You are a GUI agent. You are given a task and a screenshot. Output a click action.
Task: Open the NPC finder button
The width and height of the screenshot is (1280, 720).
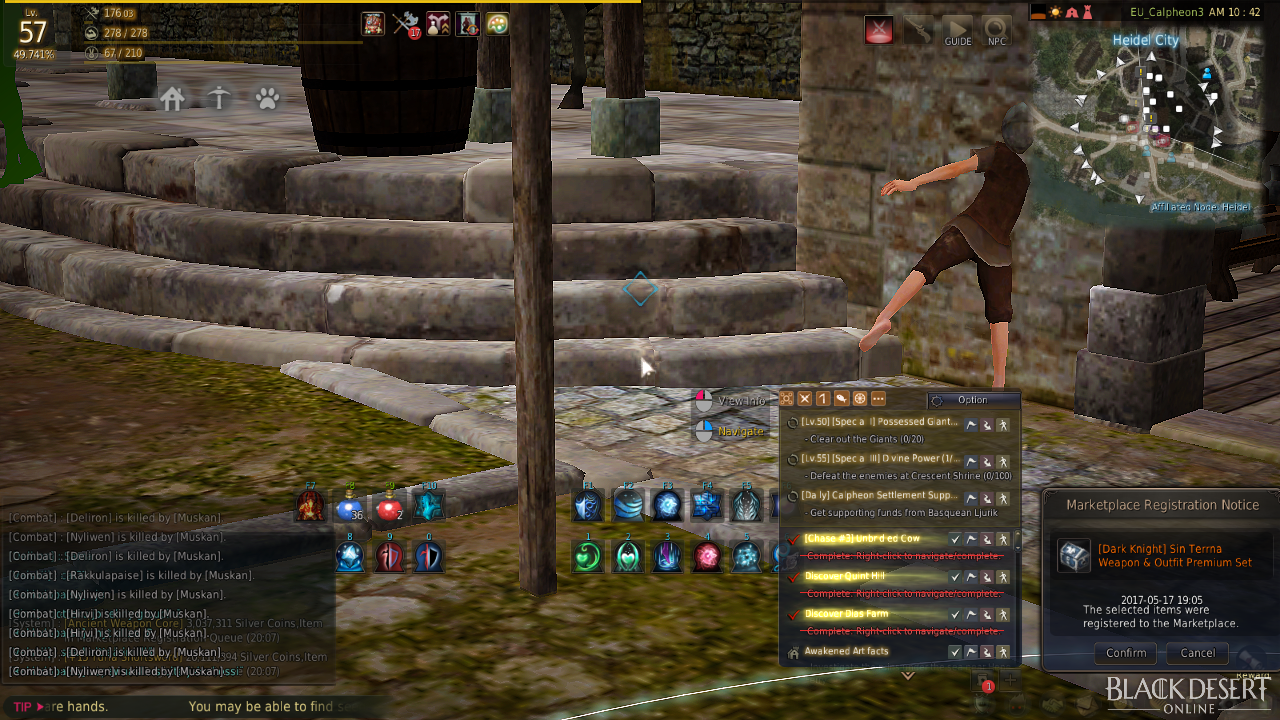coord(996,30)
